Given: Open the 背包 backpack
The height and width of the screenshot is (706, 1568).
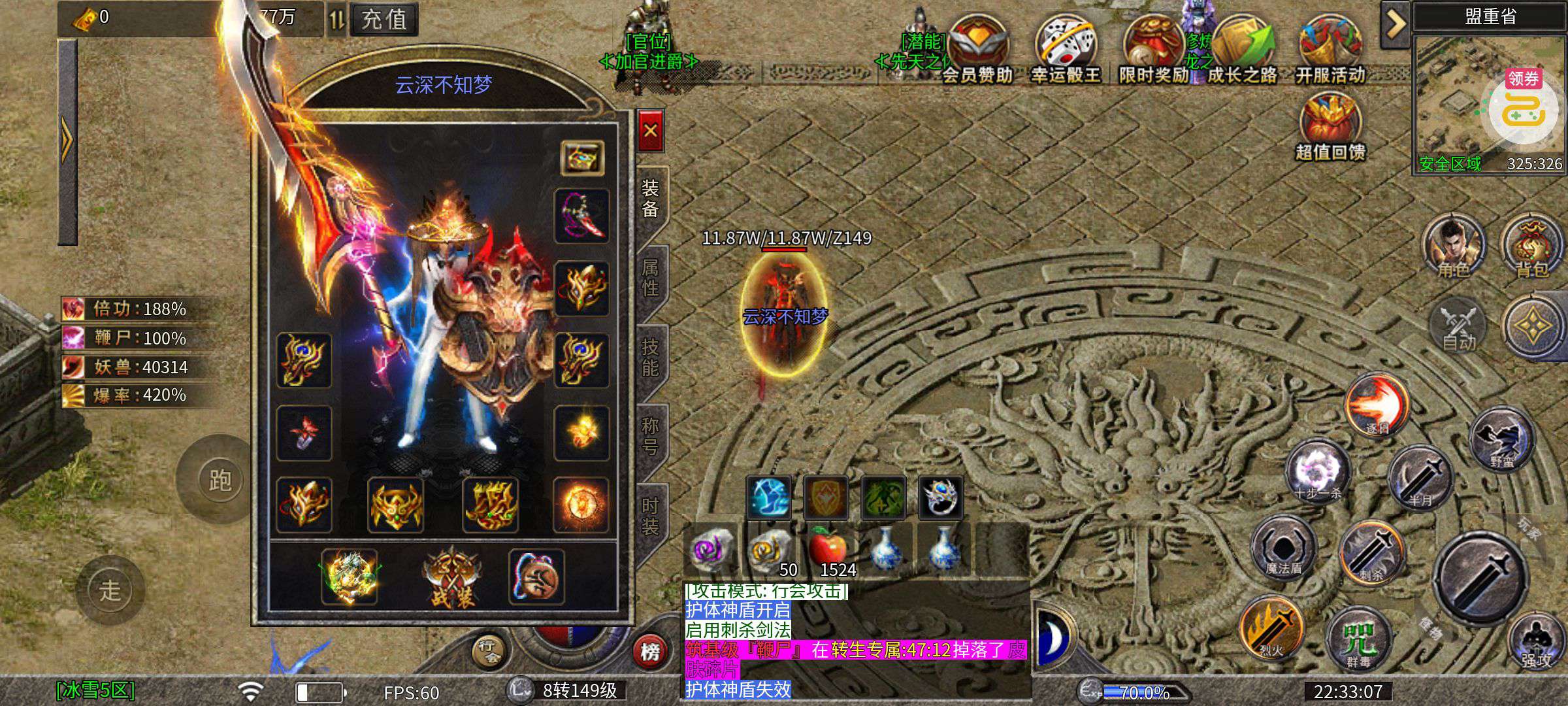Looking at the screenshot, I should tap(1531, 247).
